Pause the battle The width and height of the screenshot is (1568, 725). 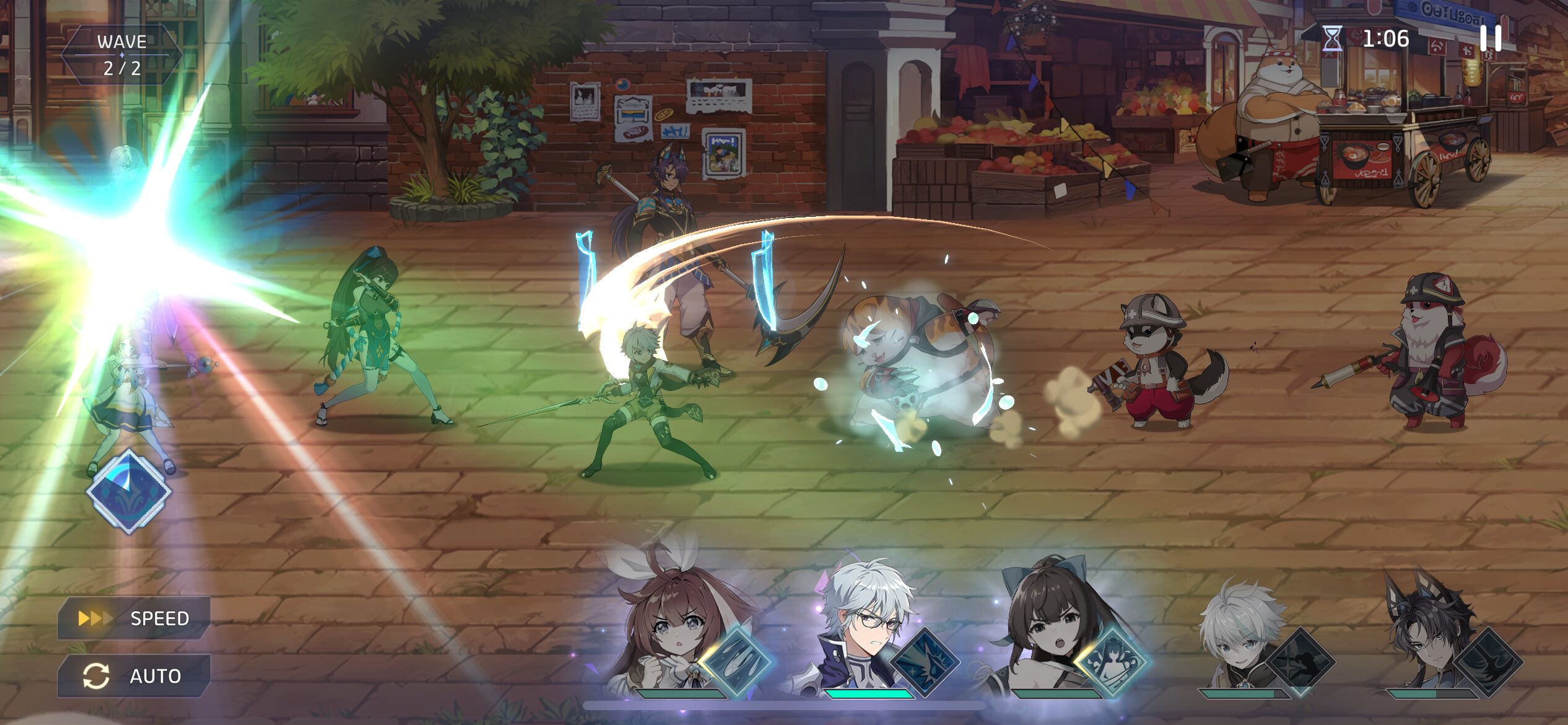(x=1491, y=38)
